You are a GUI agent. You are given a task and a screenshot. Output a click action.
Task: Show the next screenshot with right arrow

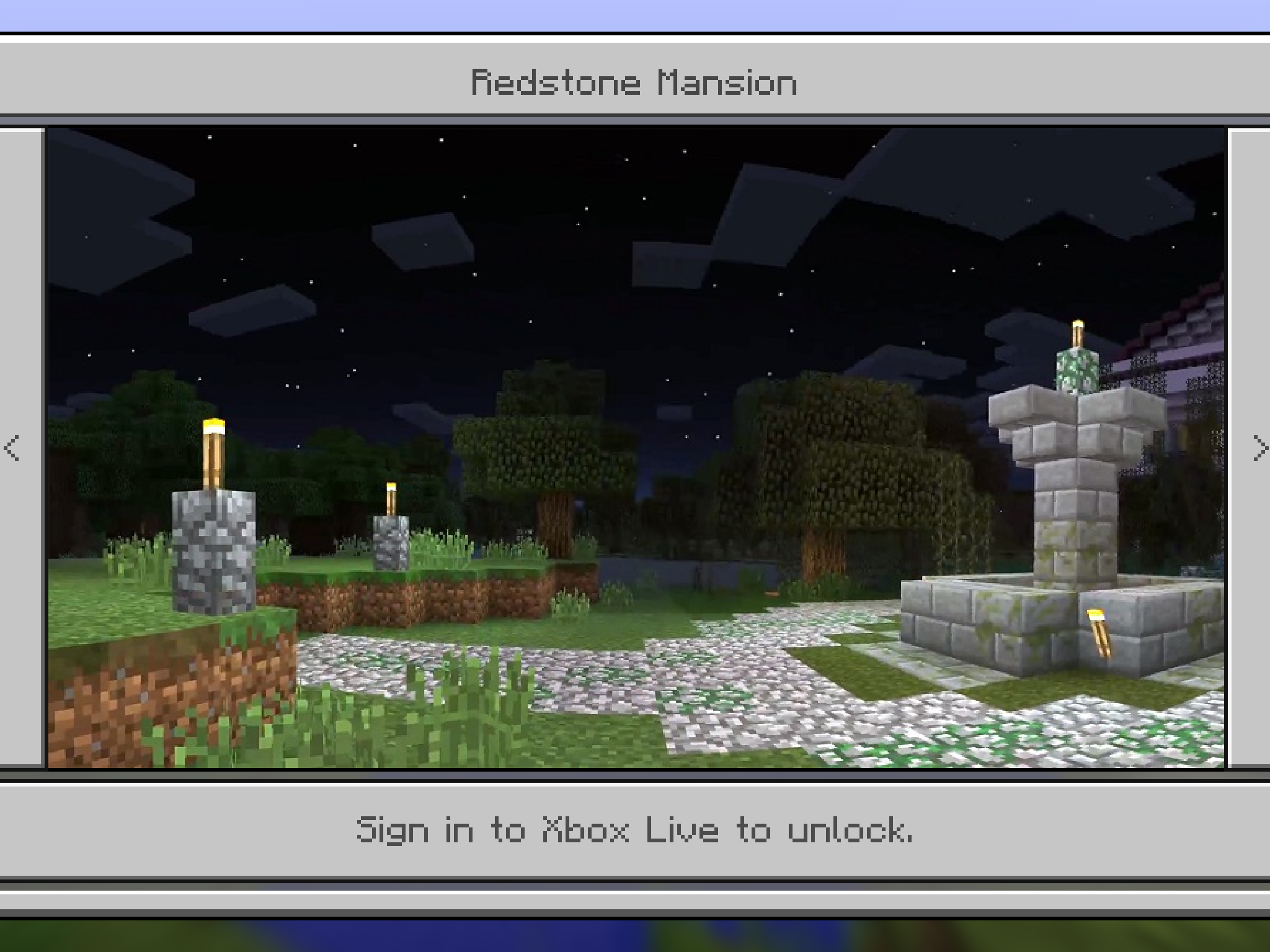[1259, 447]
